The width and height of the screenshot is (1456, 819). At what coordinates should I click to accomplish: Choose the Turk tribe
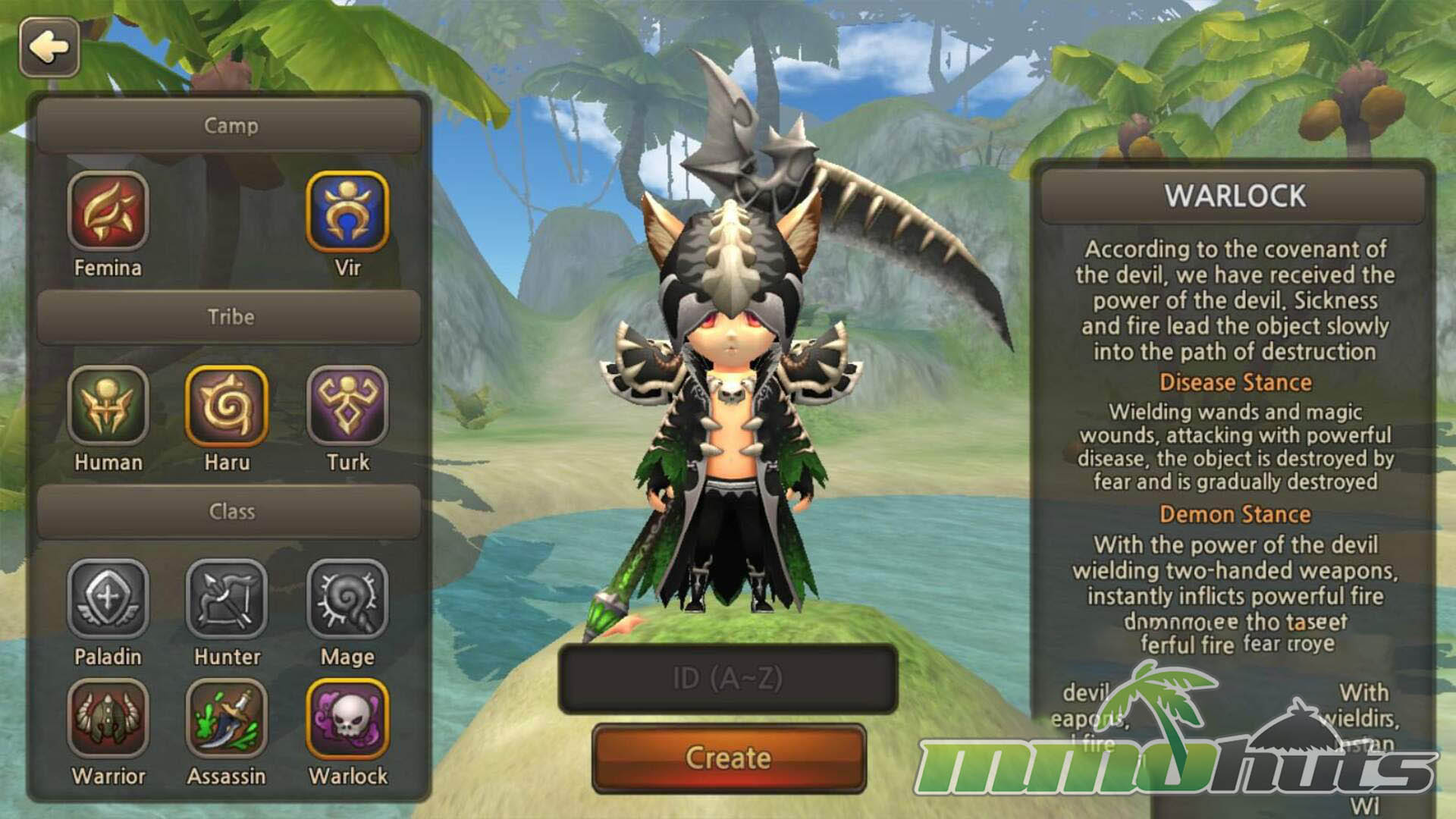click(347, 406)
